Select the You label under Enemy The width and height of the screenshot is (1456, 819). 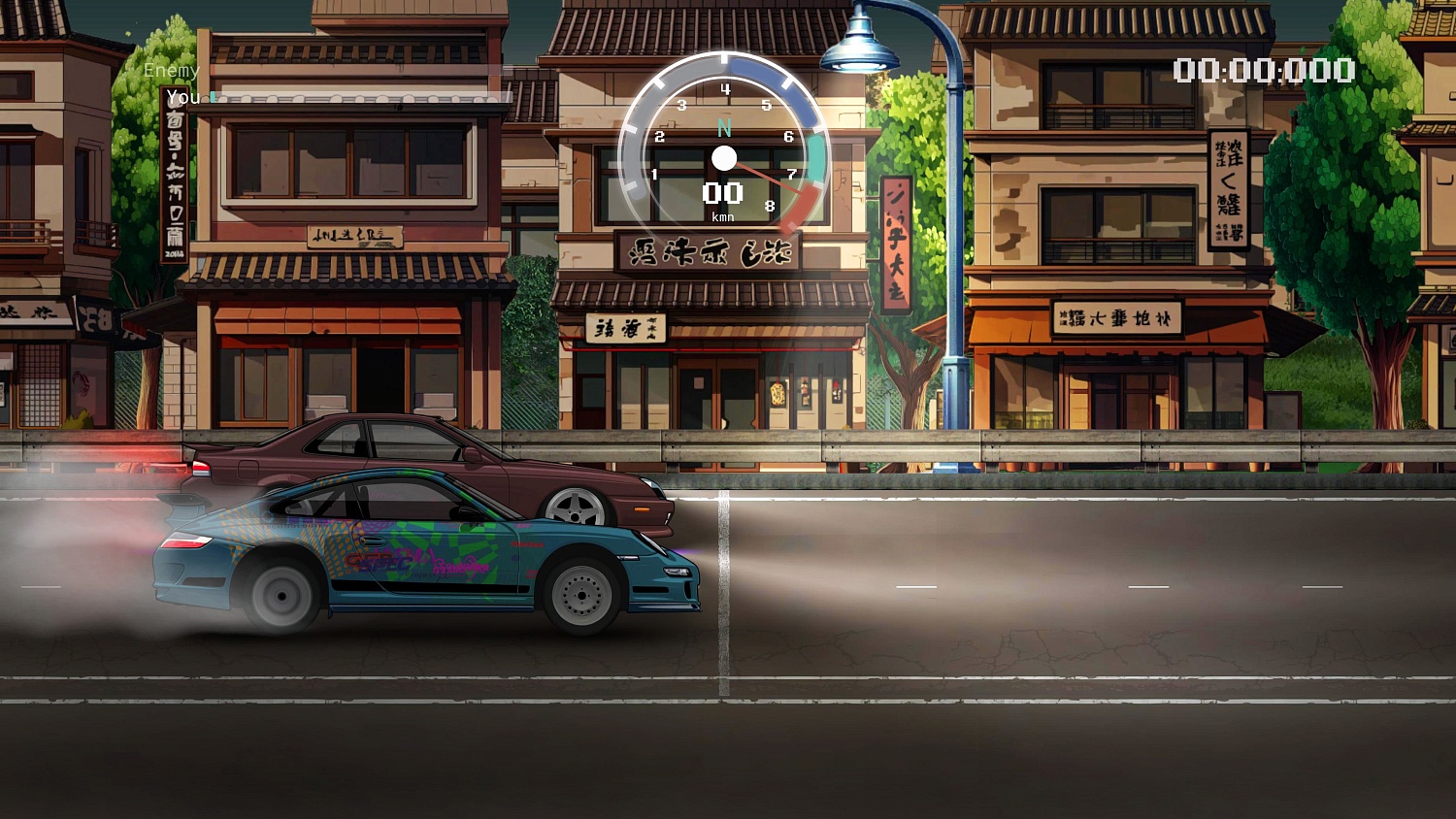tap(181, 97)
